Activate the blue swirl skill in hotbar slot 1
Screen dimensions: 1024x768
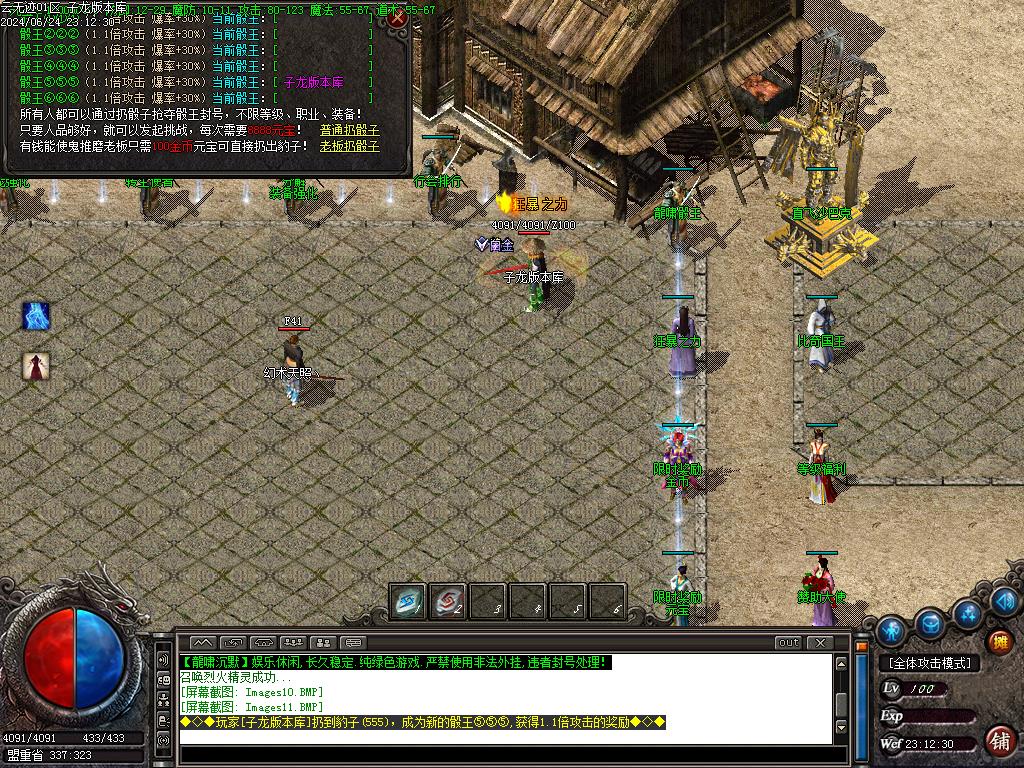tap(407, 601)
